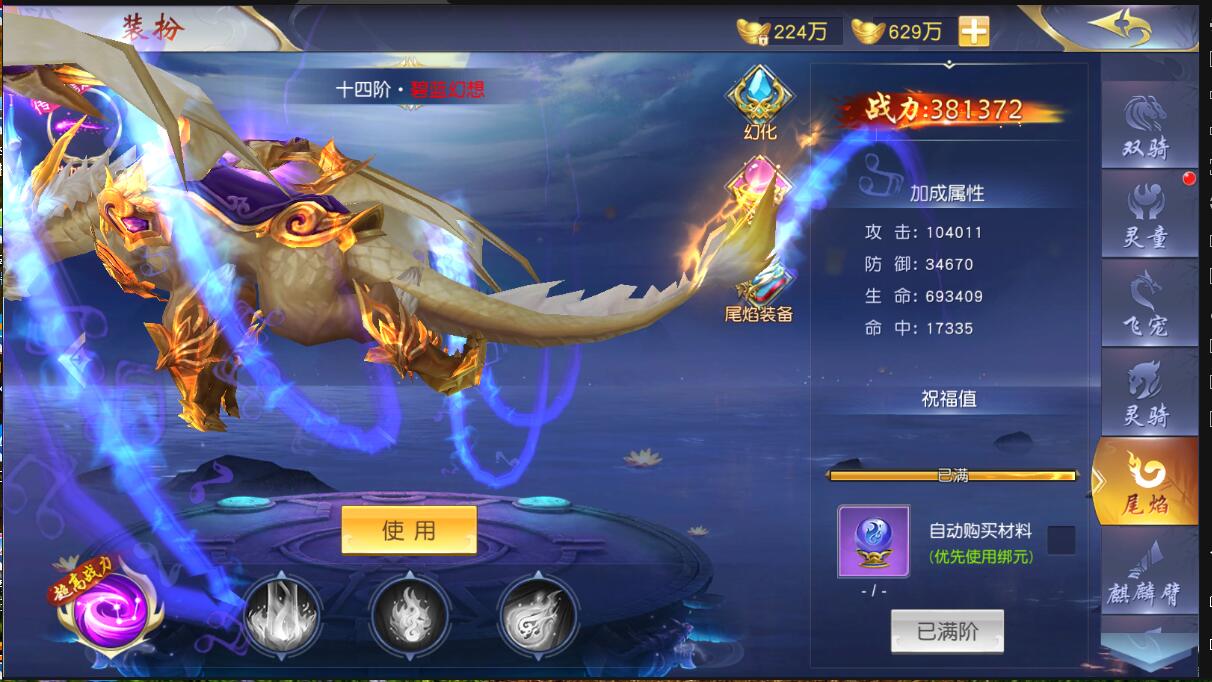This screenshot has height=682, width=1212.
Task: Select the first grey flame skill icon
Action: point(282,611)
